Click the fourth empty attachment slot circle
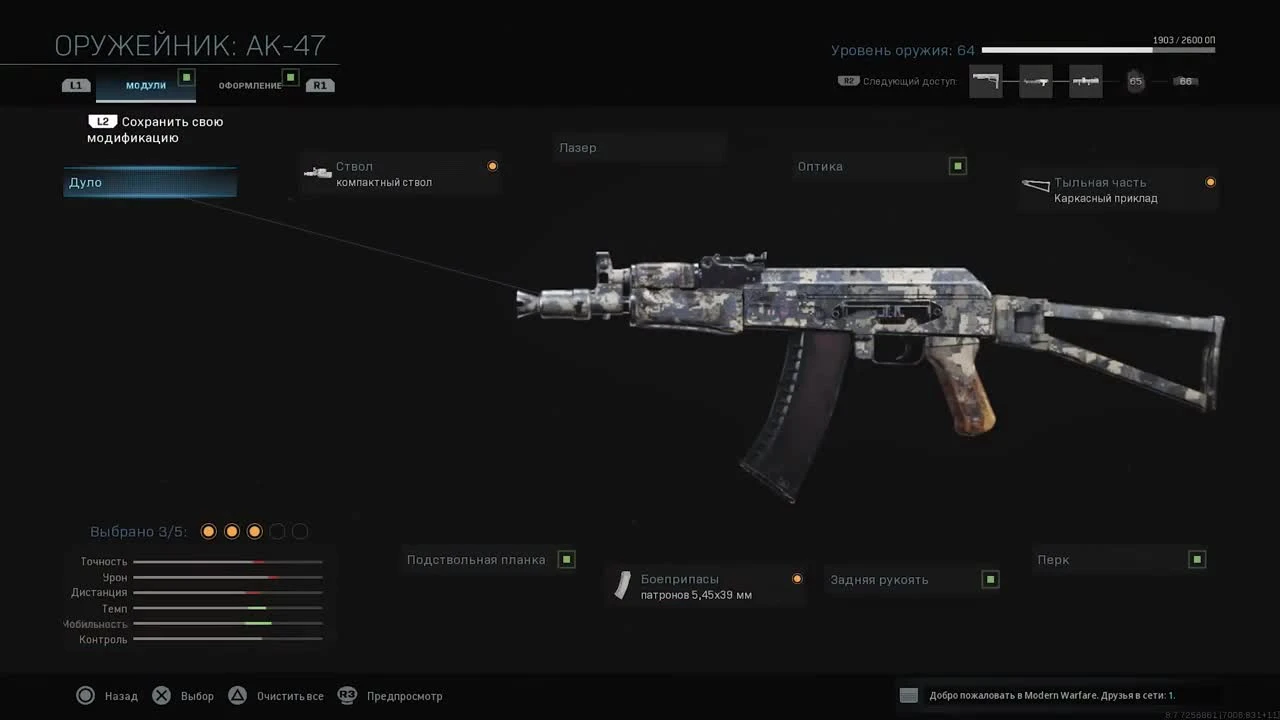Screen dimensions: 1280x720 (277, 531)
